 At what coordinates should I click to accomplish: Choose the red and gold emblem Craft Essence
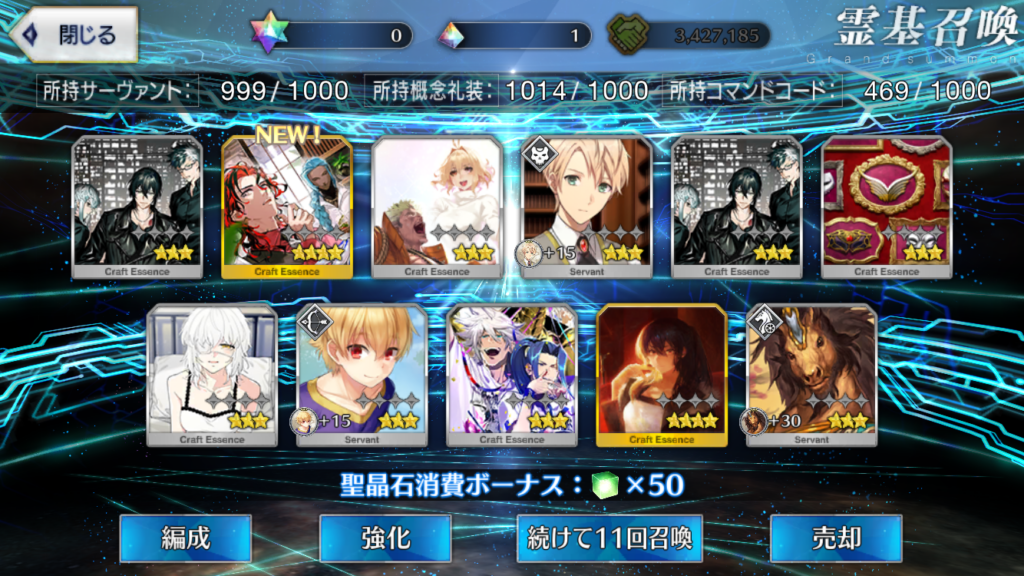click(886, 207)
